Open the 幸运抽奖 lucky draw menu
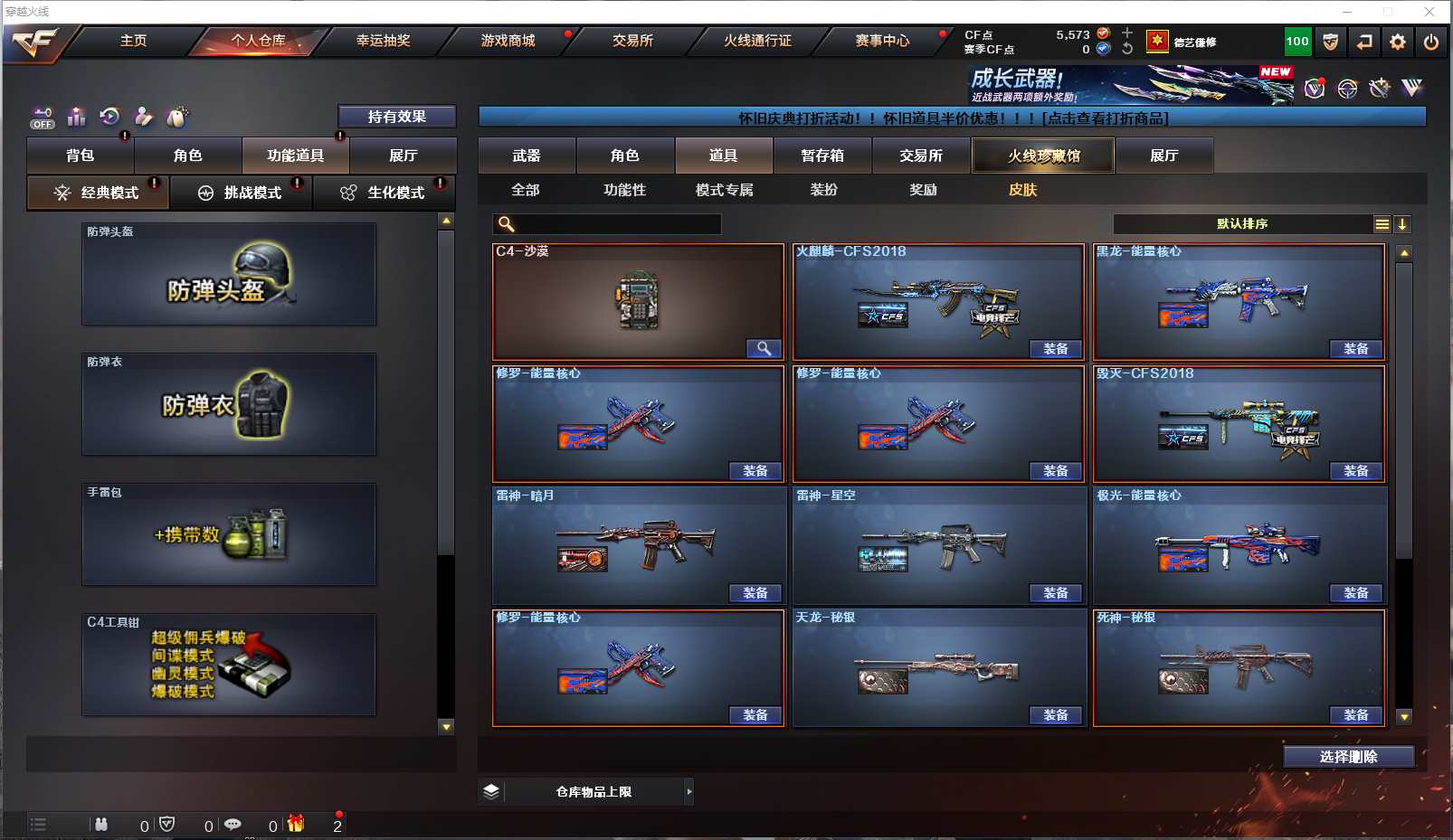 [x=383, y=41]
